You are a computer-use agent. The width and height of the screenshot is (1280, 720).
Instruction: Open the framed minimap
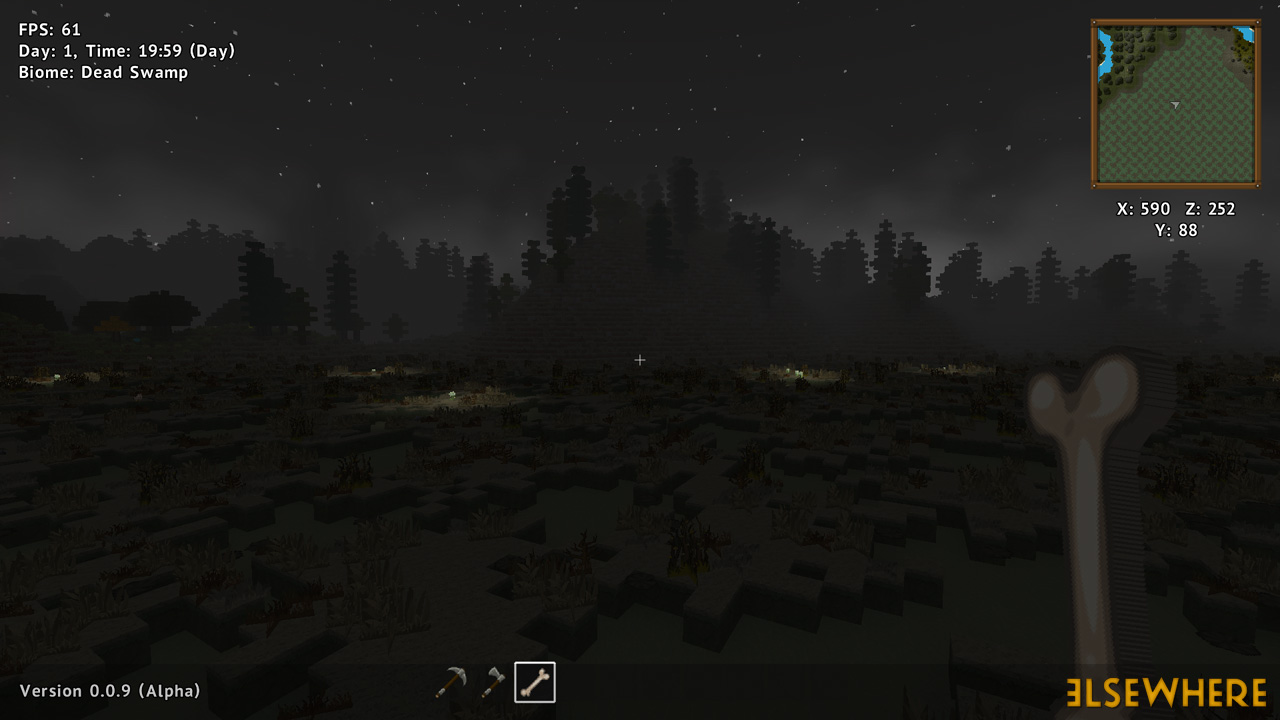pos(1175,104)
